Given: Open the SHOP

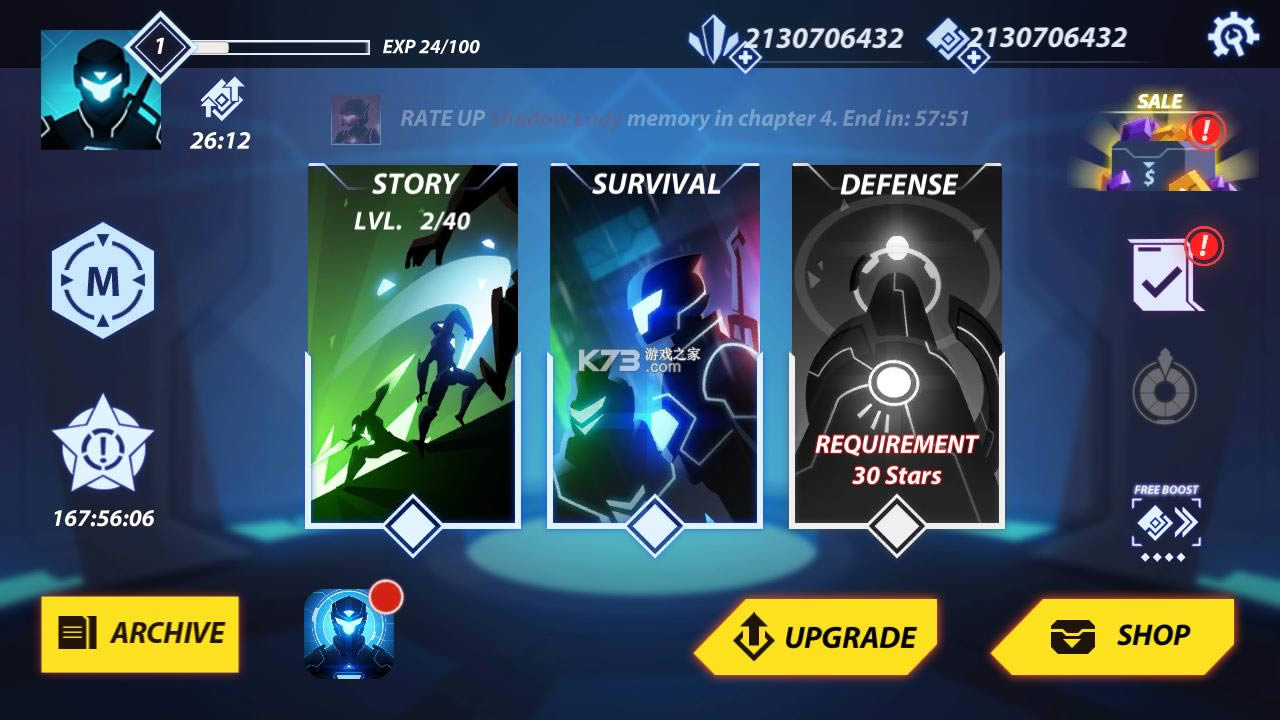Looking at the screenshot, I should click(x=1116, y=634).
